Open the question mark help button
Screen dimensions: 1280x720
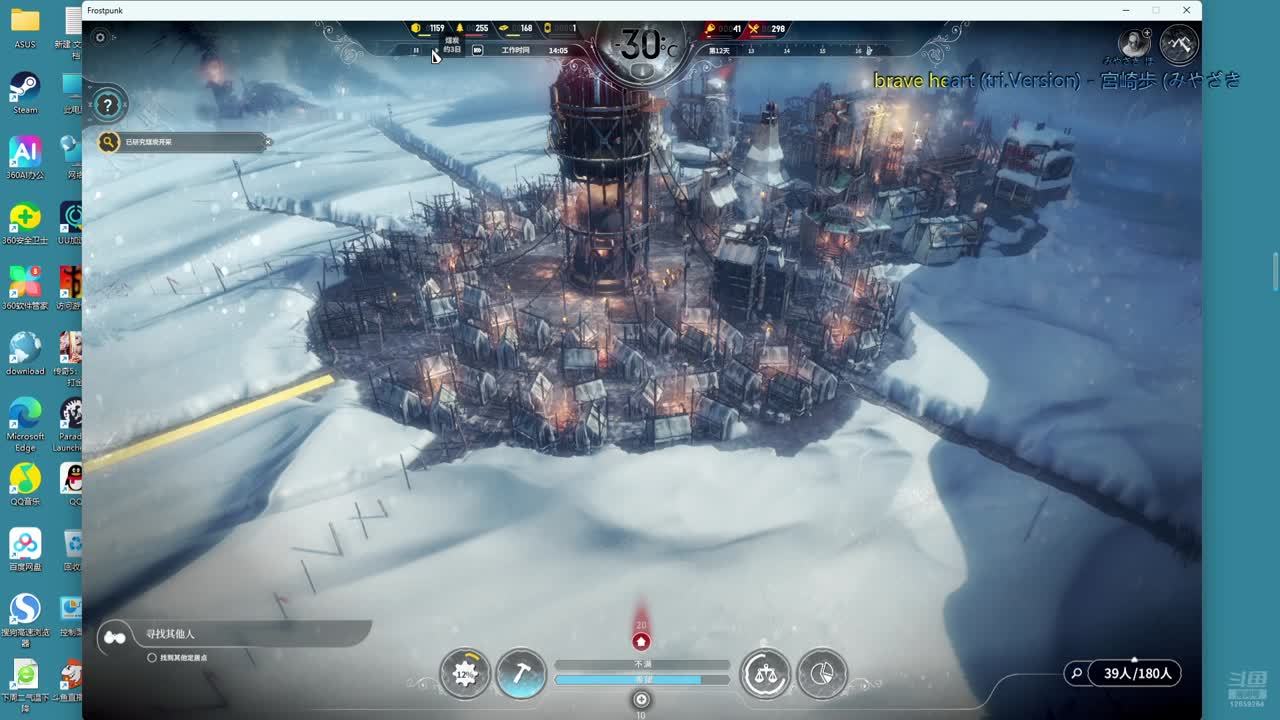click(x=108, y=104)
